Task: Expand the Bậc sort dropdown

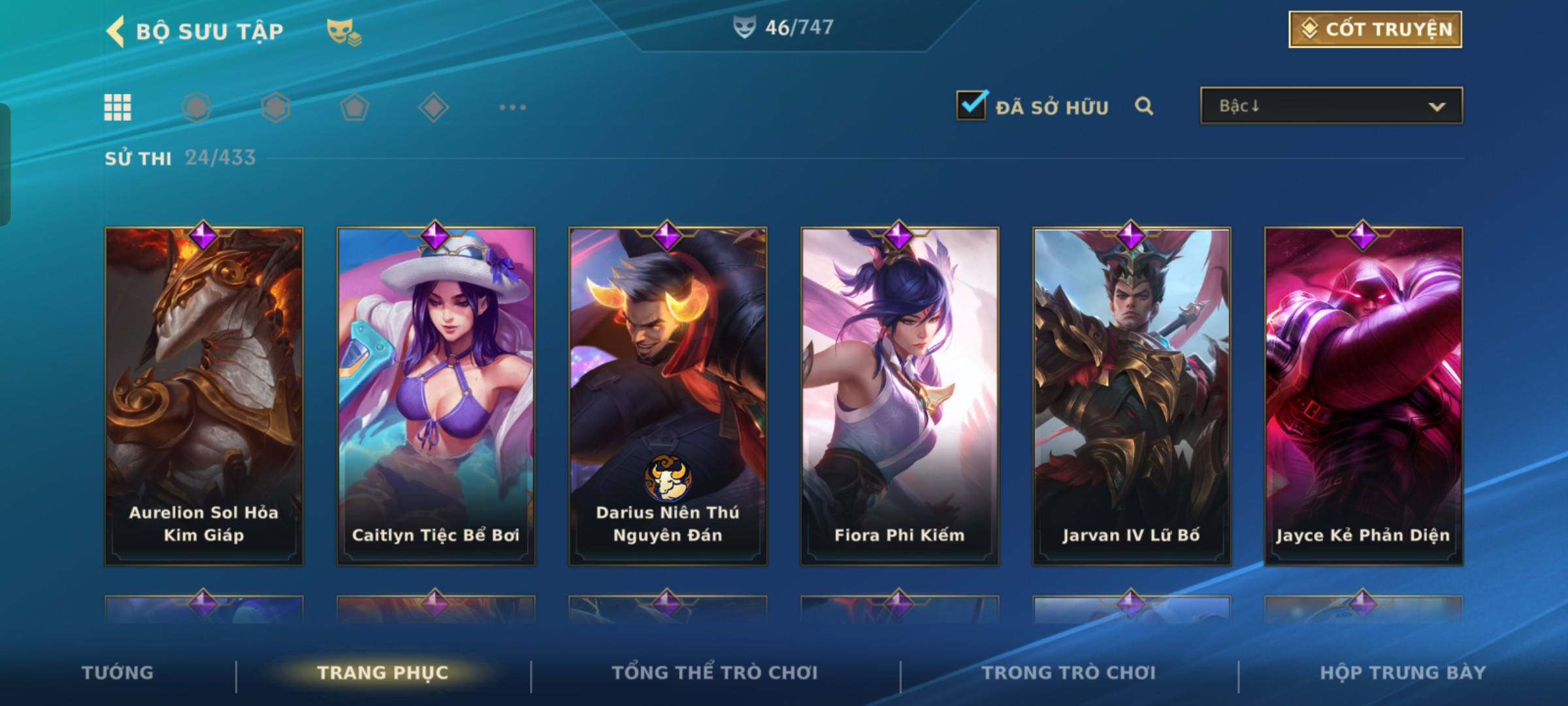Action: tap(1331, 106)
